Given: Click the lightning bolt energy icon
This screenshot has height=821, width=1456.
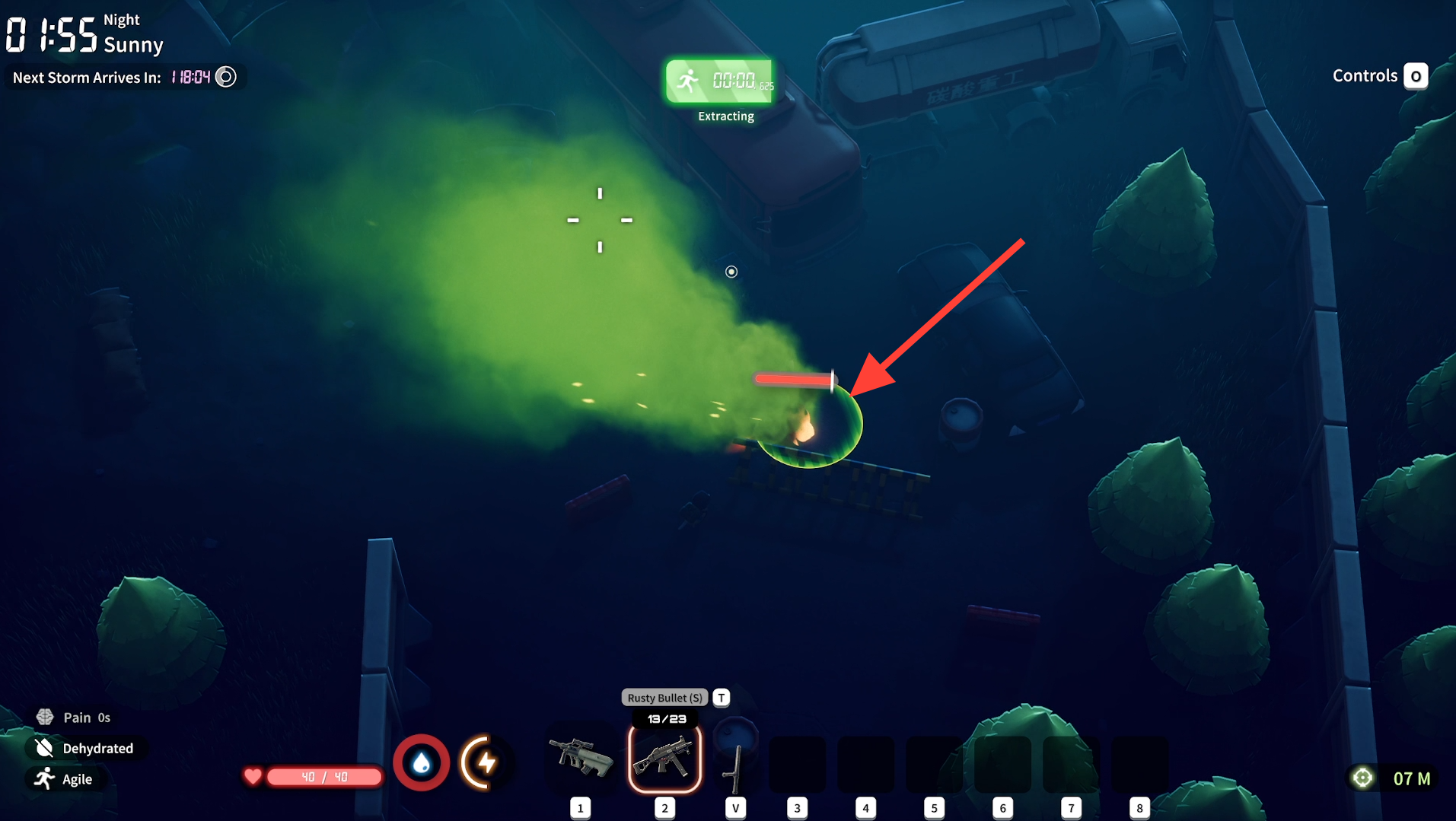Looking at the screenshot, I should (x=485, y=762).
